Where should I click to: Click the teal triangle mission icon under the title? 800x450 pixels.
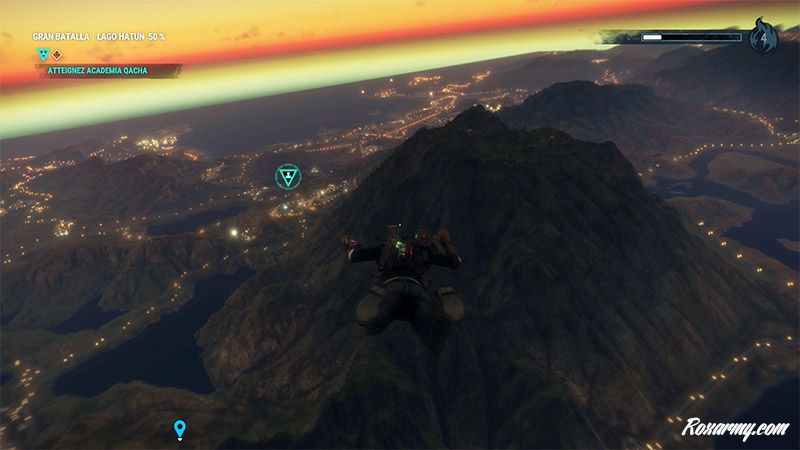pyautogui.click(x=43, y=54)
